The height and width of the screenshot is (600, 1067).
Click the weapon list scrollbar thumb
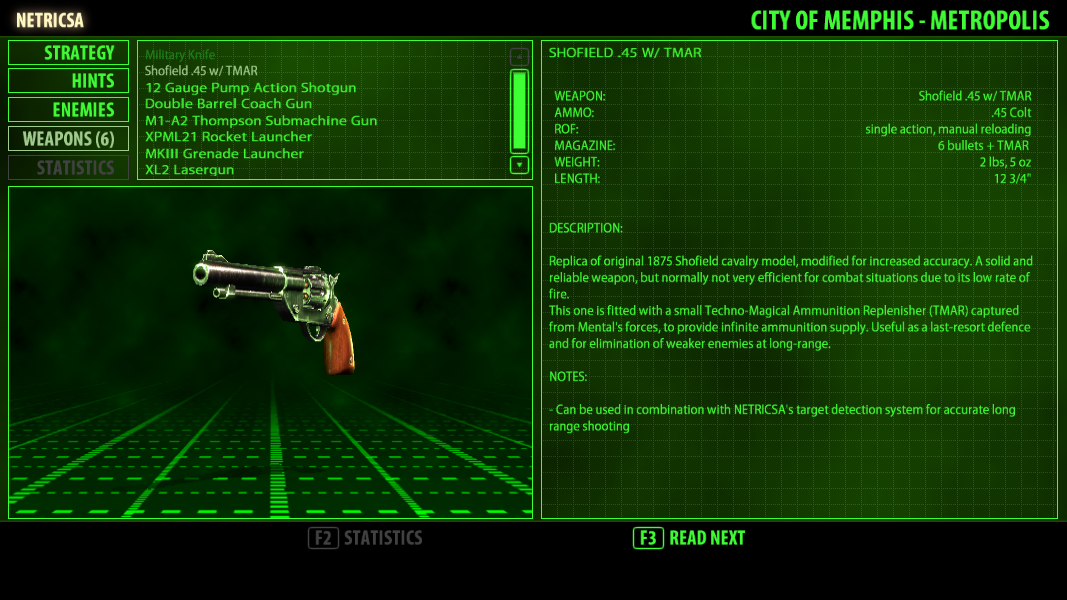(519, 110)
